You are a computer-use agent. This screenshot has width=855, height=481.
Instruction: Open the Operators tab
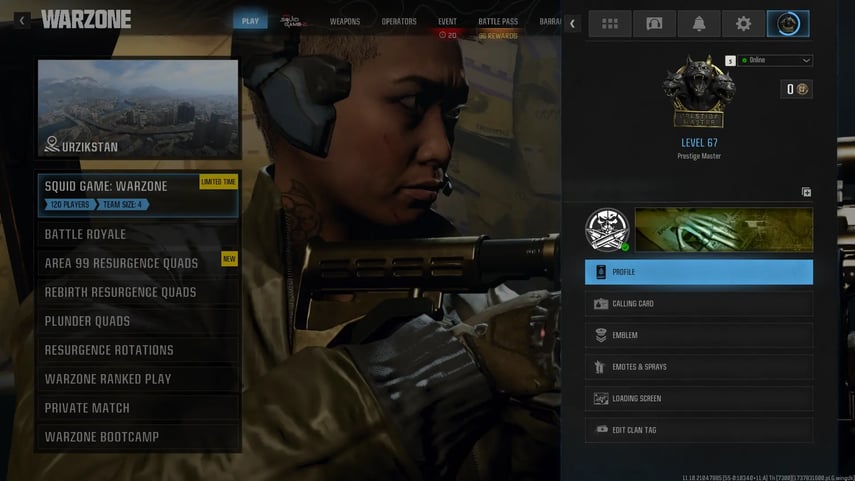399,21
